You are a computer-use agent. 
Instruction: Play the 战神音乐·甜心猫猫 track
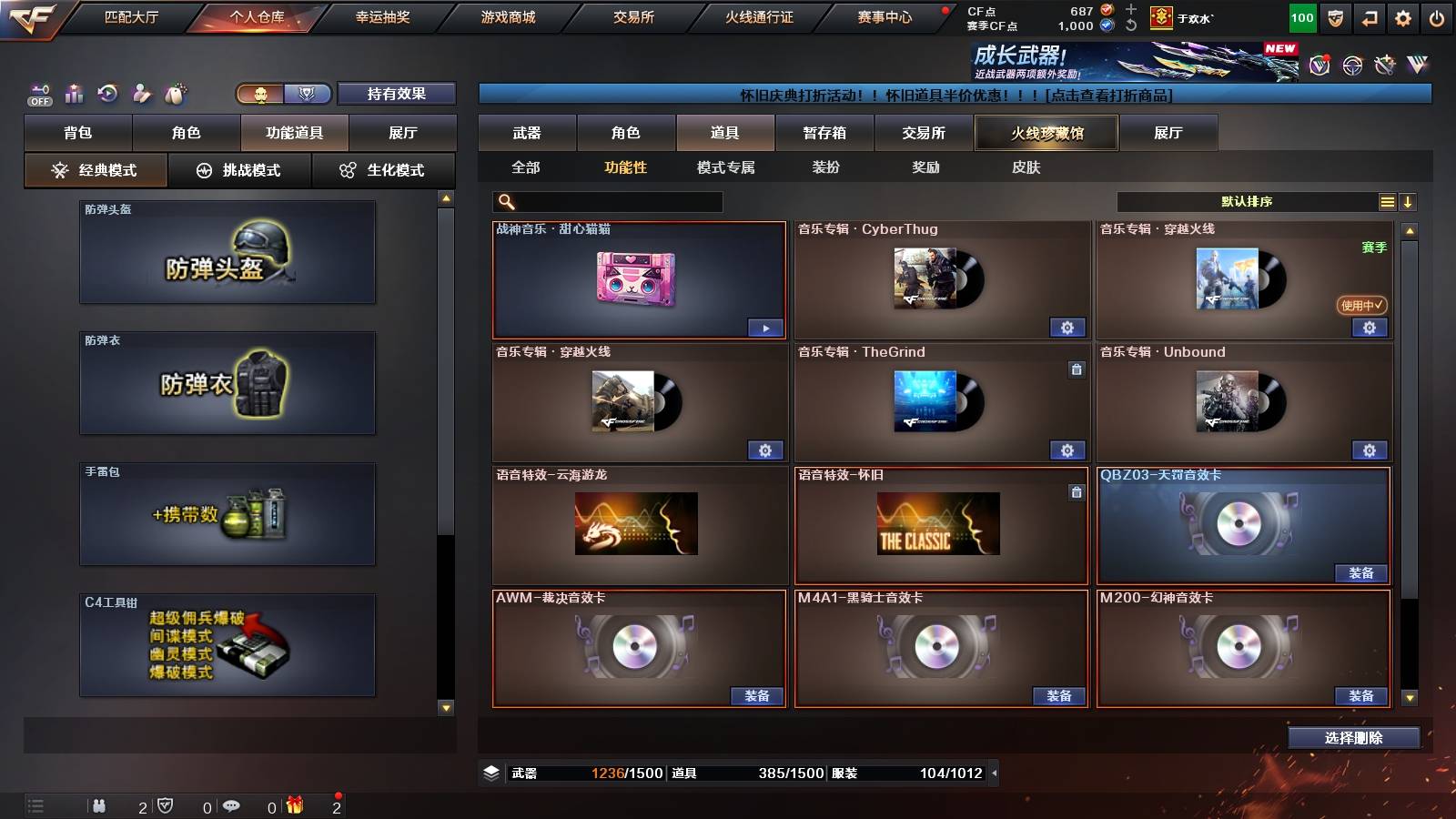pos(765,327)
